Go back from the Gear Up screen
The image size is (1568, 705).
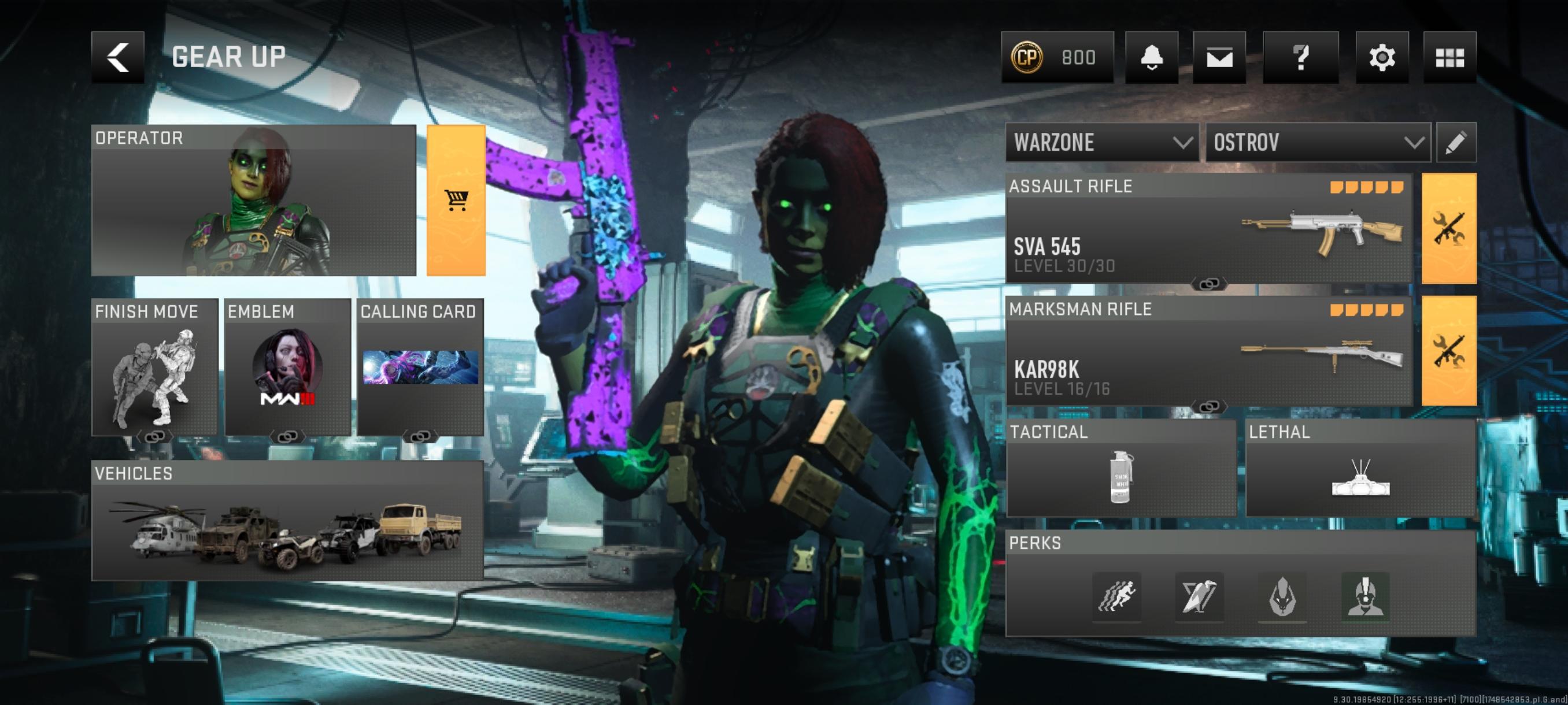117,57
